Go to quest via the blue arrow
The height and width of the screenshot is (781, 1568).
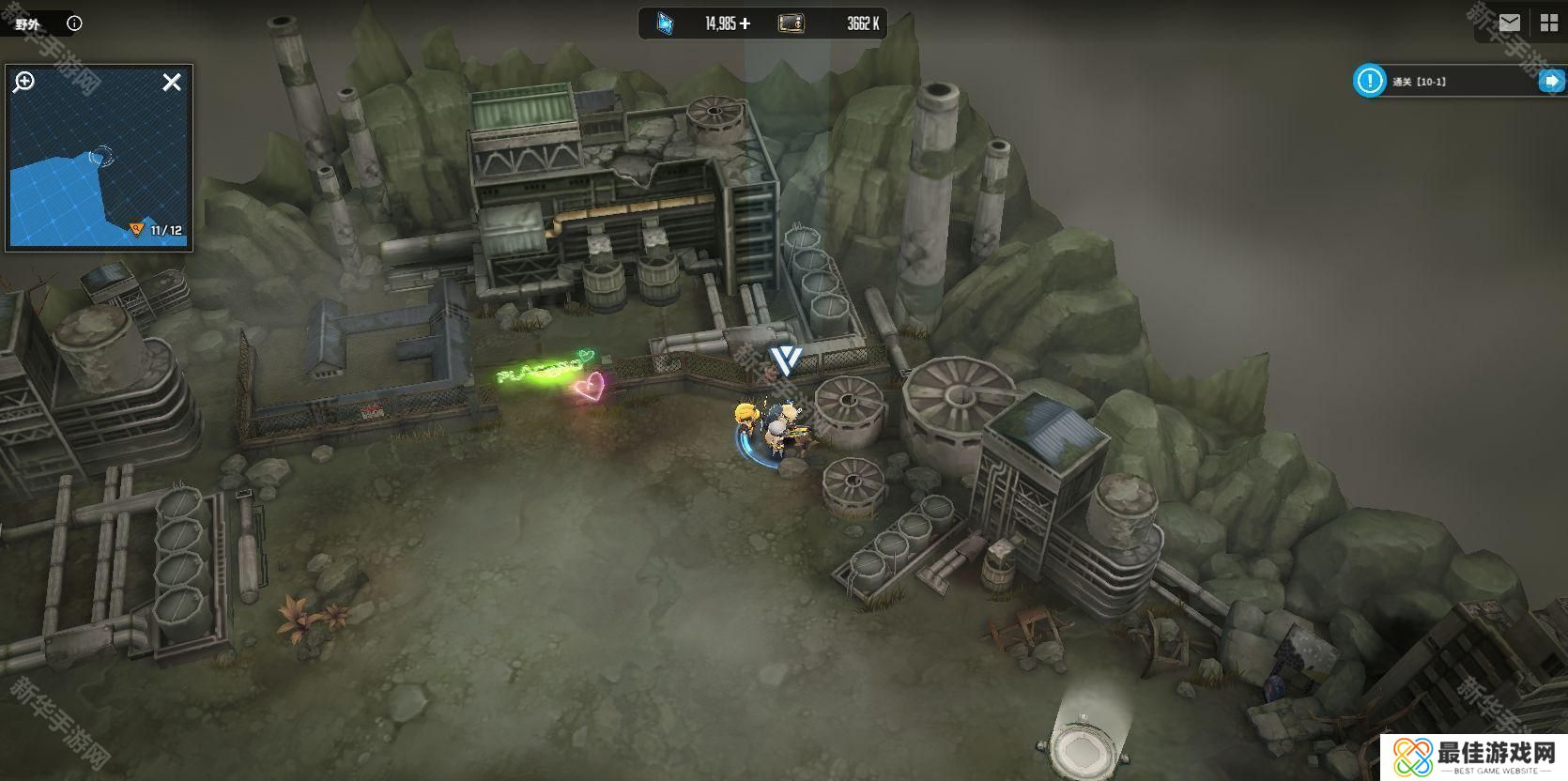[1548, 82]
